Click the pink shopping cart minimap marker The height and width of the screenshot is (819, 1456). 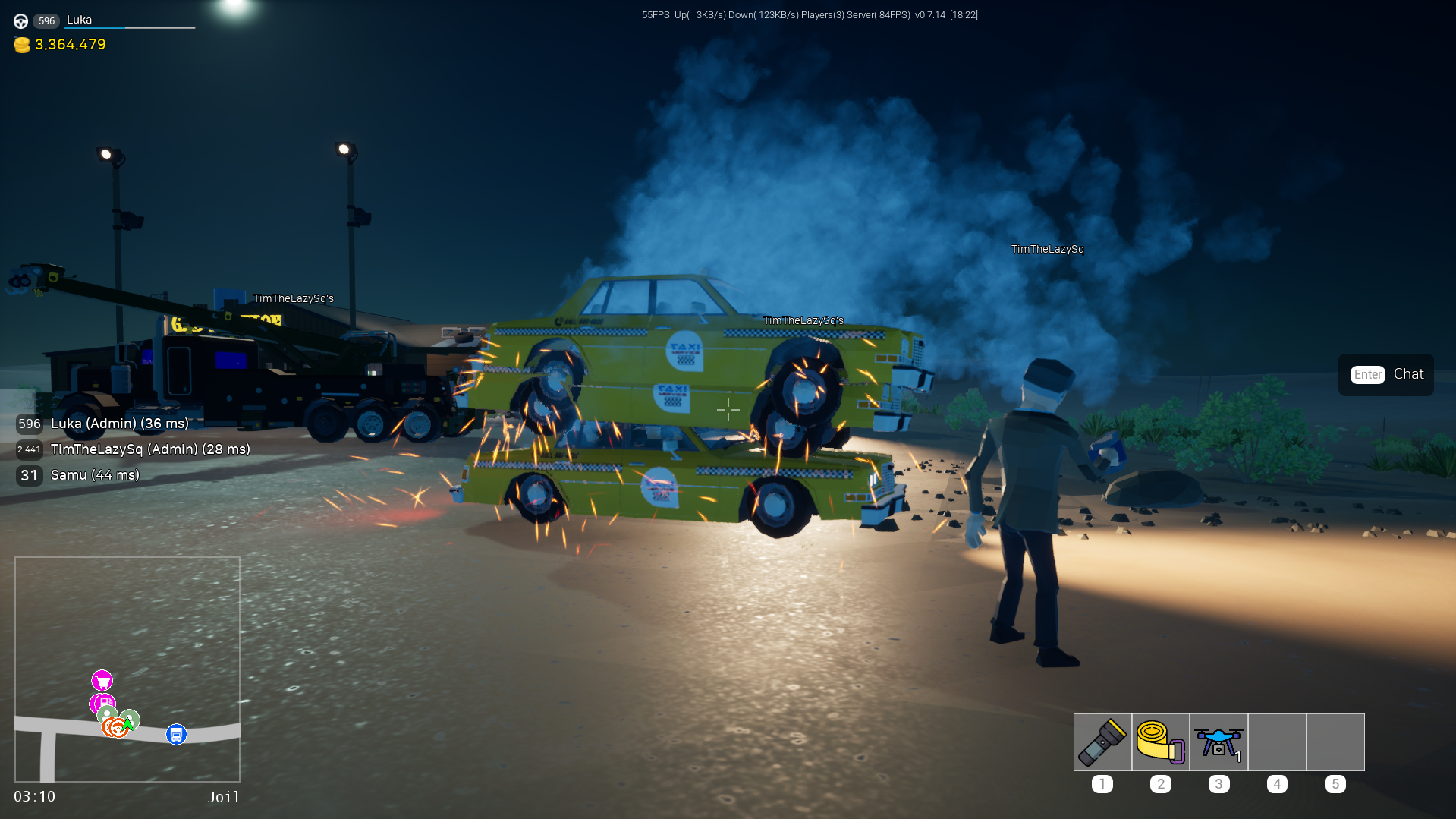pos(102,680)
